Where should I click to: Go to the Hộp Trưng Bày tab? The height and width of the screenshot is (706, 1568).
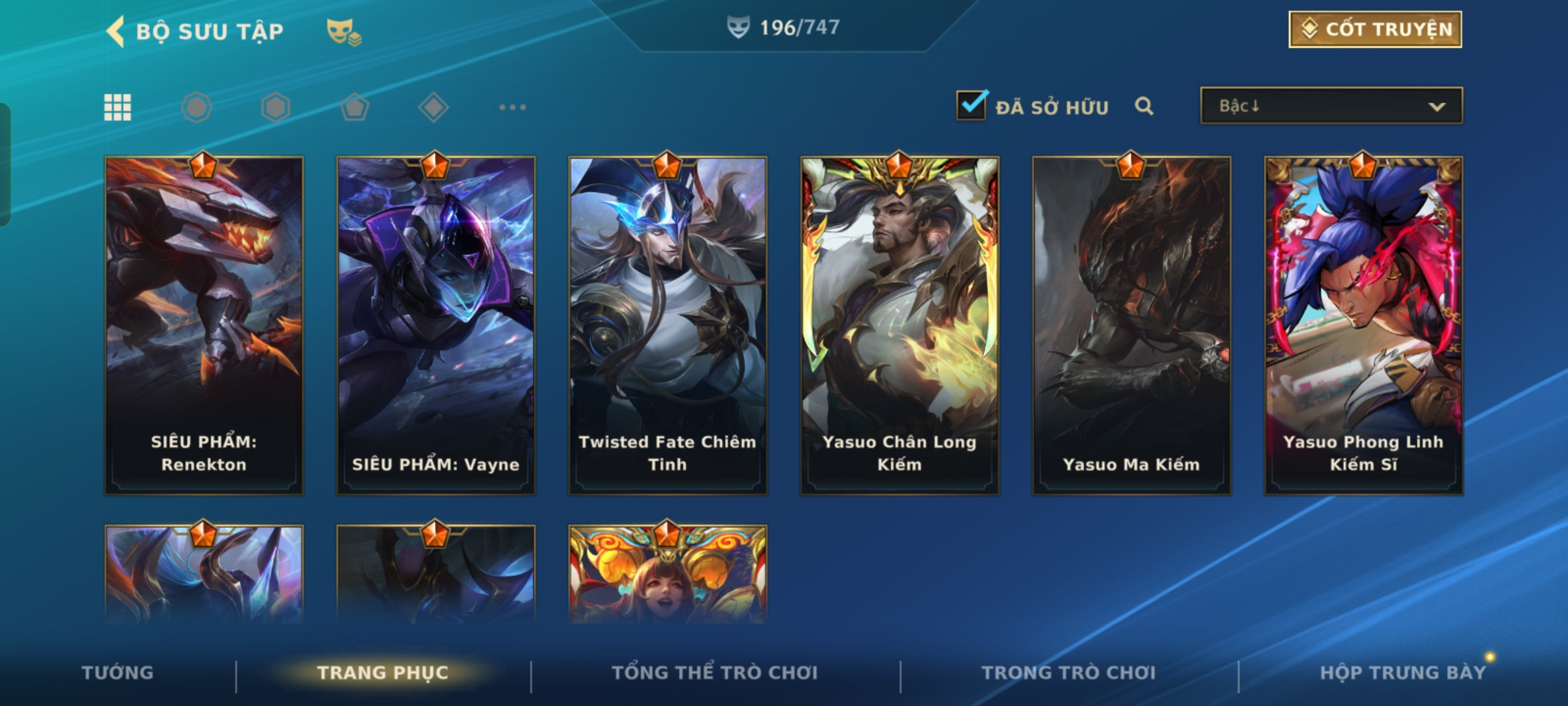[x=1403, y=673]
